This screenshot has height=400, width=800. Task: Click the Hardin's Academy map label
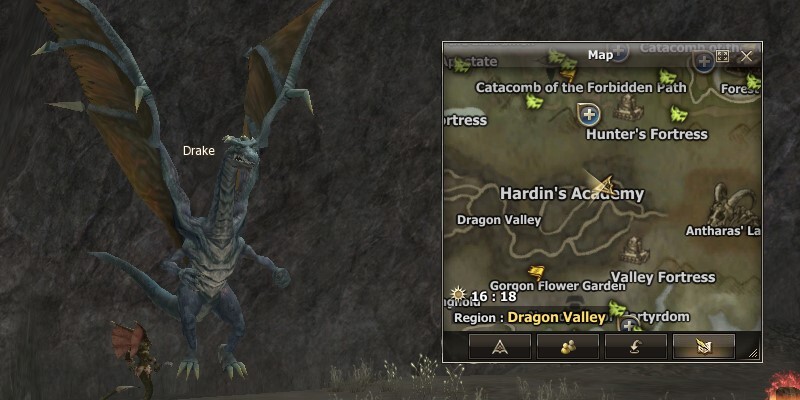point(571,194)
